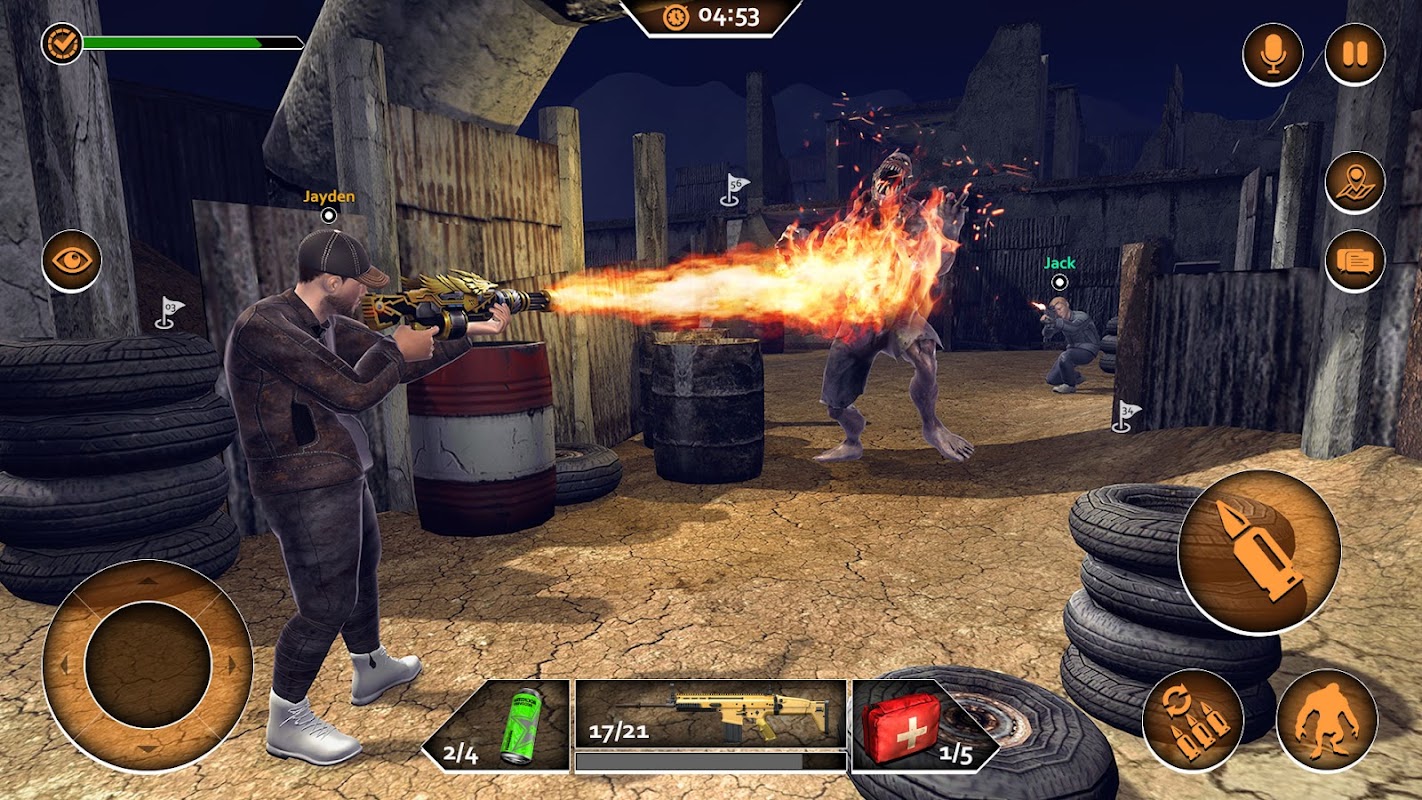Open the map with the location pin icon
The height and width of the screenshot is (800, 1422).
click(x=1355, y=182)
